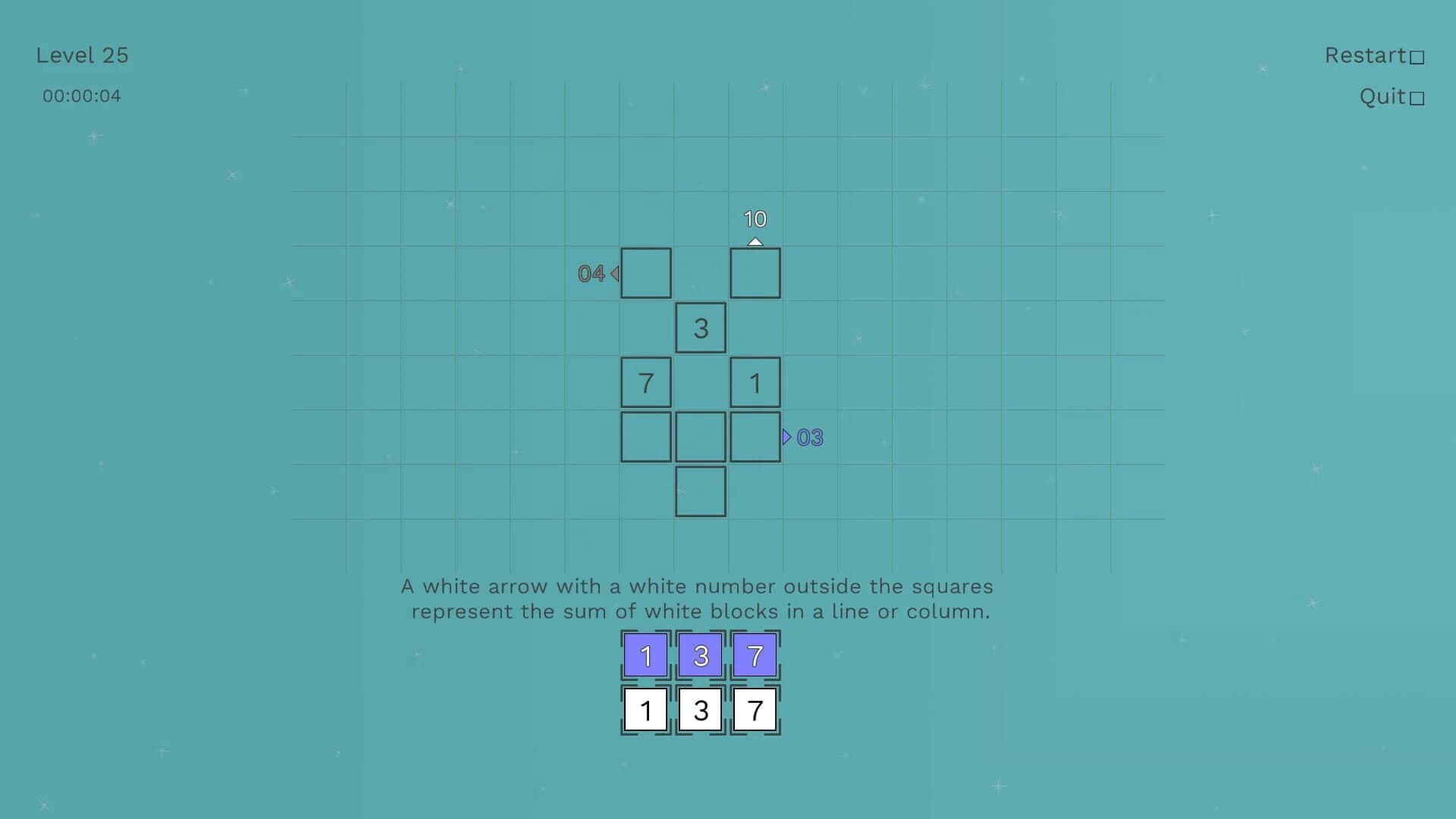Image resolution: width=1456 pixels, height=819 pixels.
Task: Select the purple 1 tile from the tray
Action: (x=645, y=654)
